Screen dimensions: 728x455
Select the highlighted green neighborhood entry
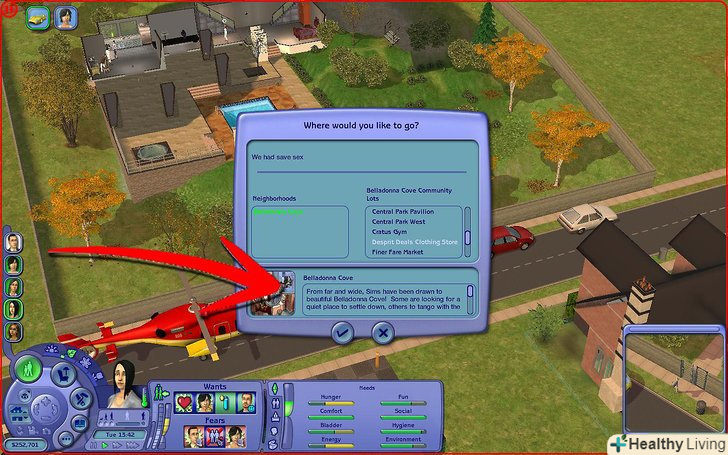282,212
